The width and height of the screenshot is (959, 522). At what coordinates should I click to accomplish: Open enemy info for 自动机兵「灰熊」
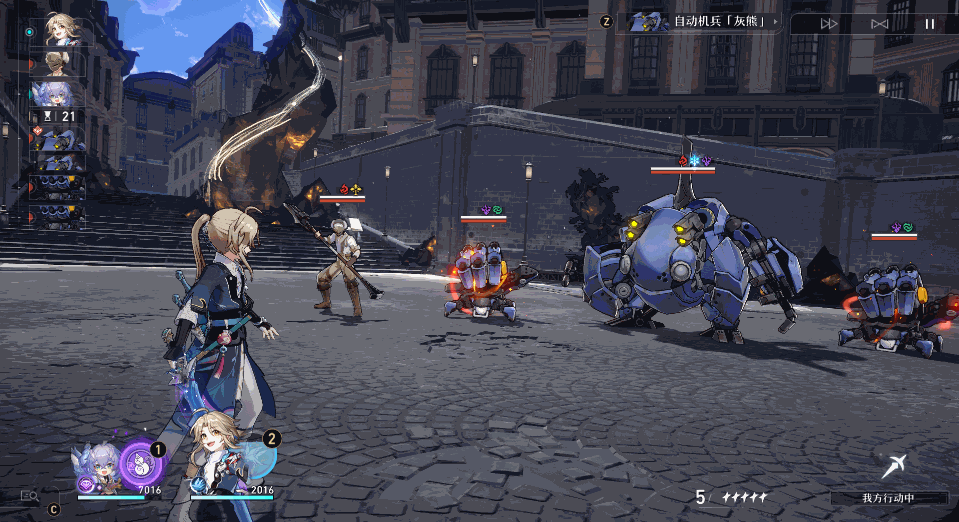point(702,21)
